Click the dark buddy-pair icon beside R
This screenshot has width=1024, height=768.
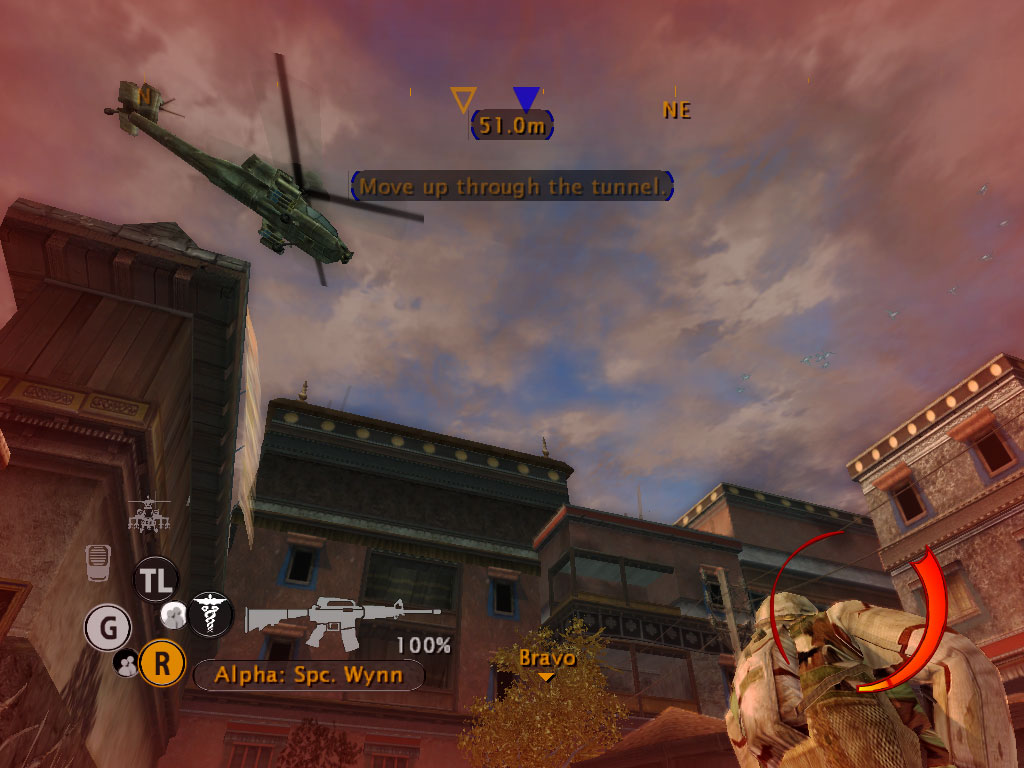click(x=127, y=662)
